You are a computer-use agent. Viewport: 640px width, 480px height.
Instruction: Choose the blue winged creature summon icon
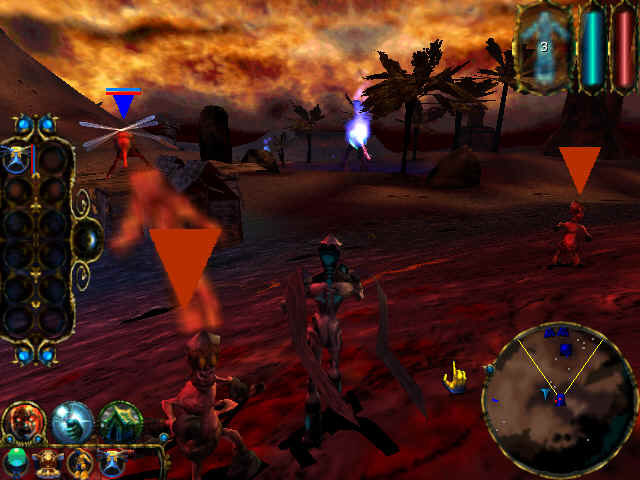114,462
